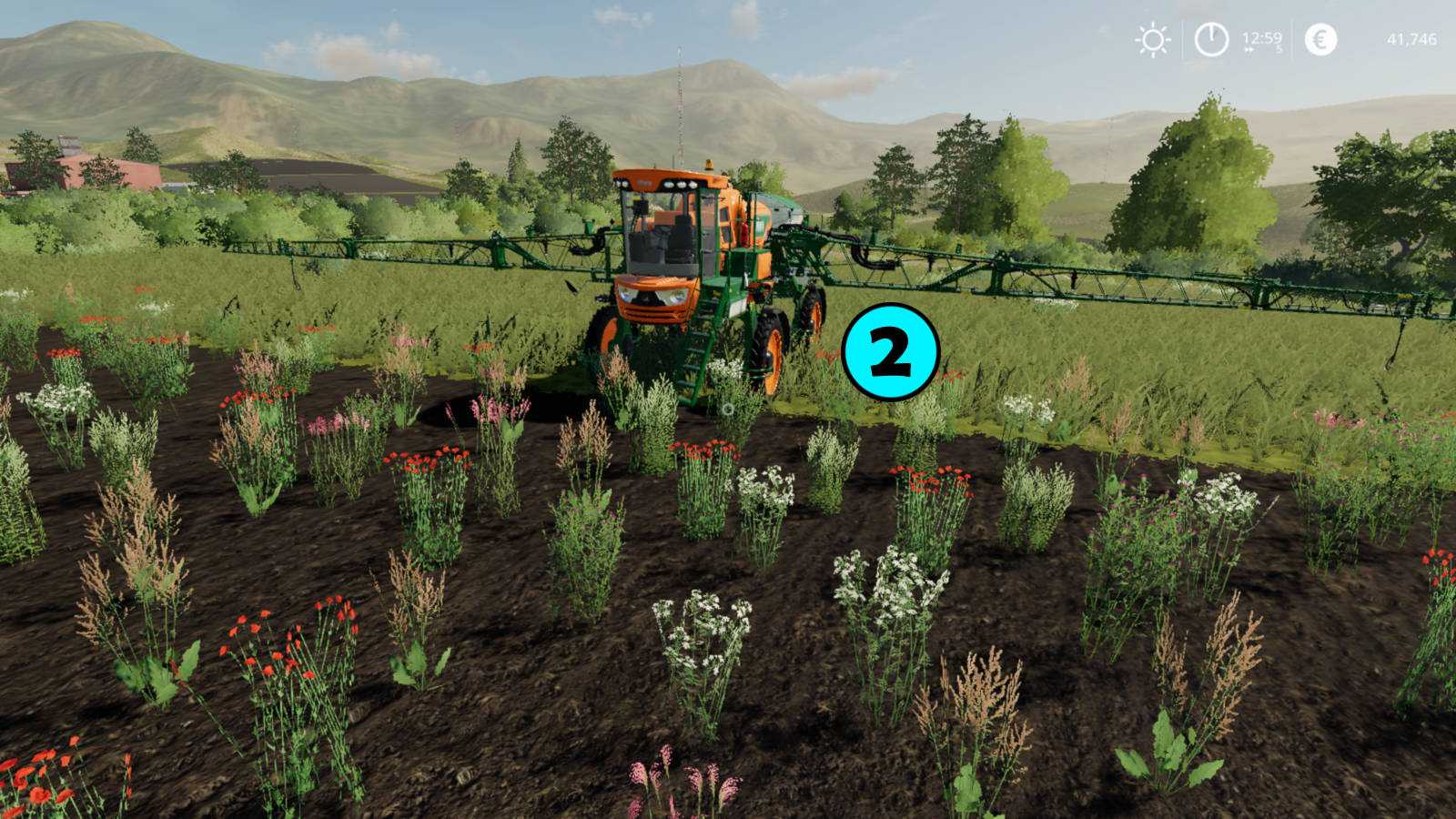Open the euro money icon
Screen dimensions: 1456x819
click(x=1320, y=40)
